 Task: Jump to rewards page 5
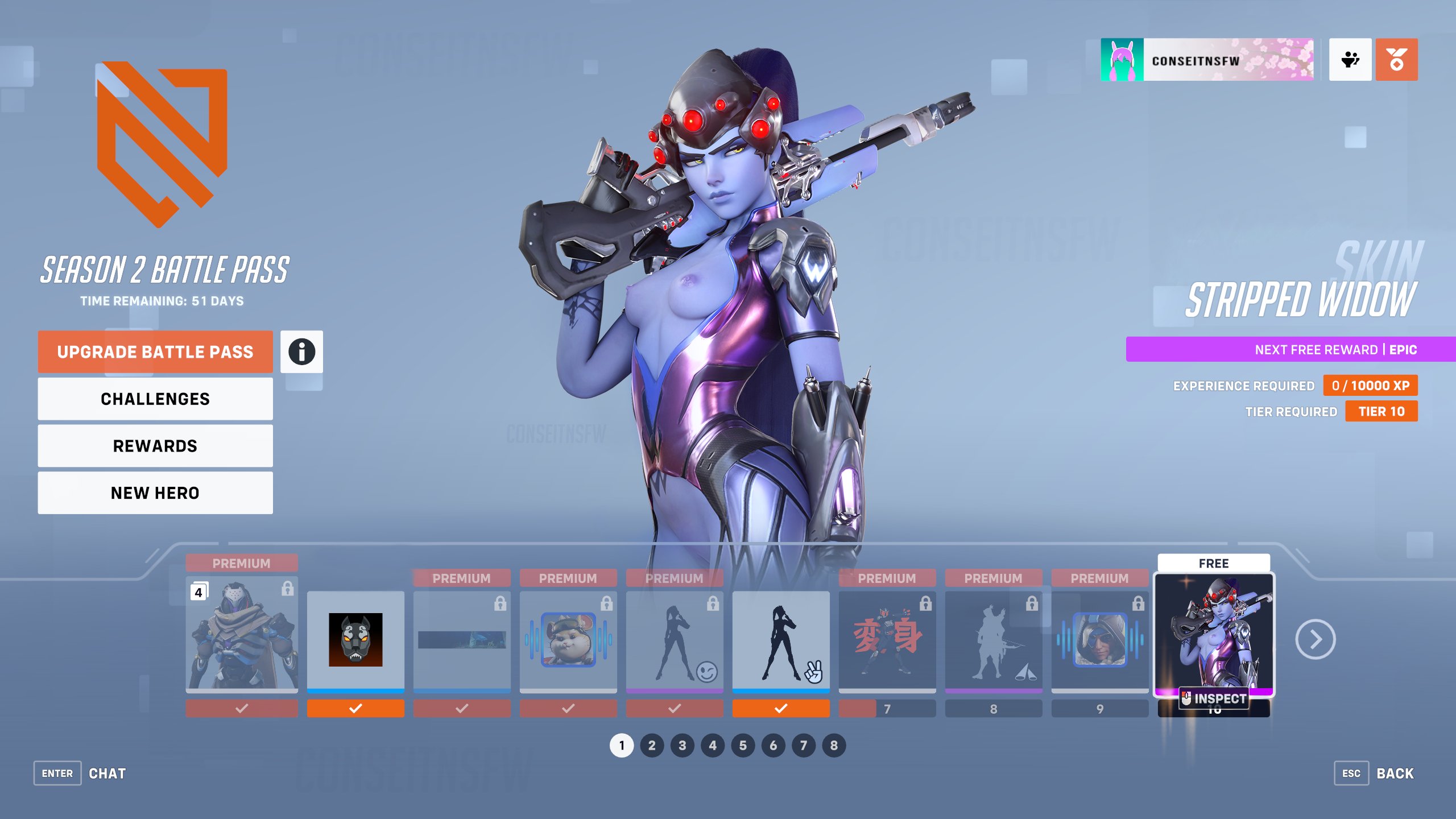(743, 746)
